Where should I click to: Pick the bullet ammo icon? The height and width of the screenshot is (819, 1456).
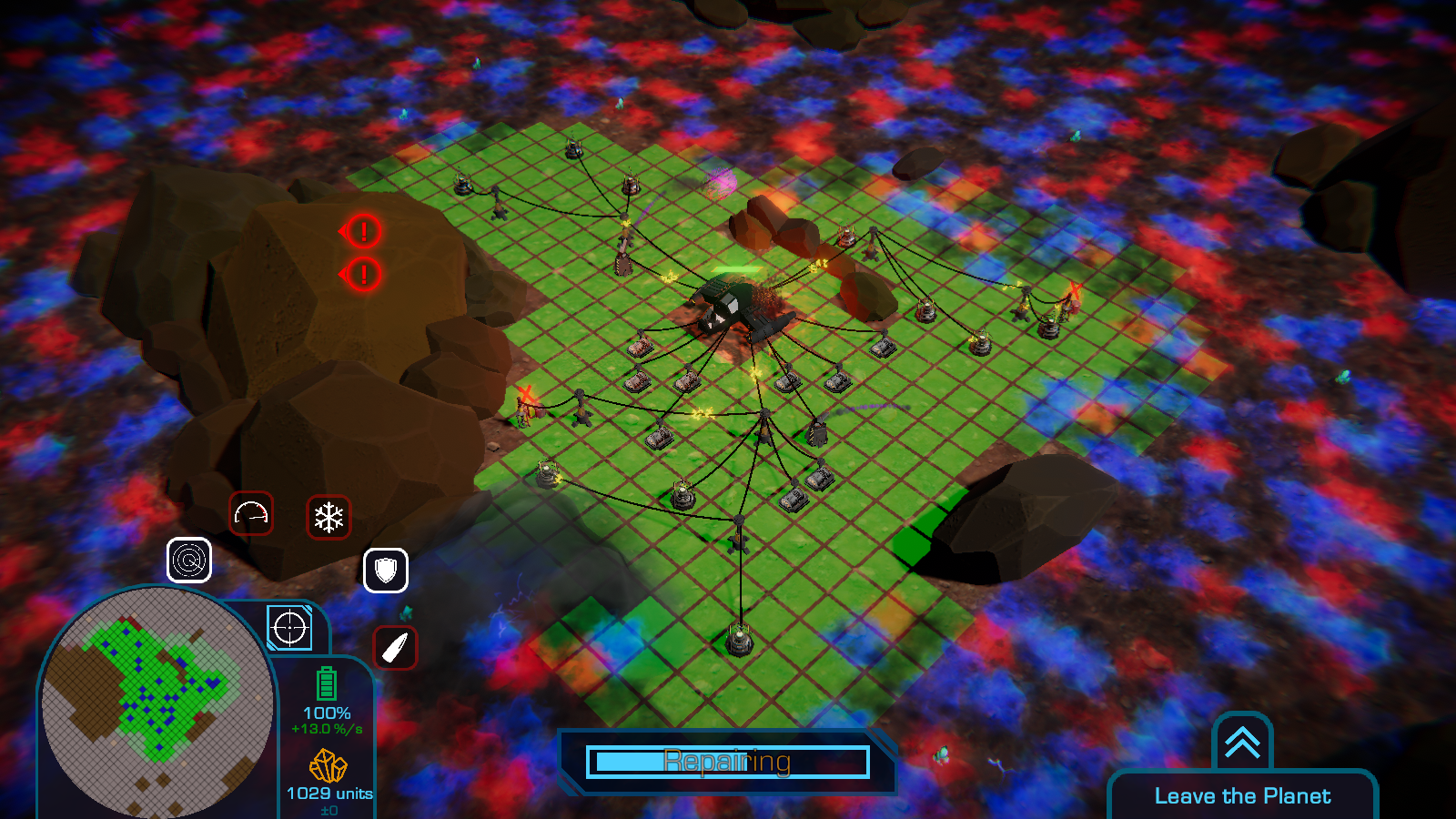(395, 648)
